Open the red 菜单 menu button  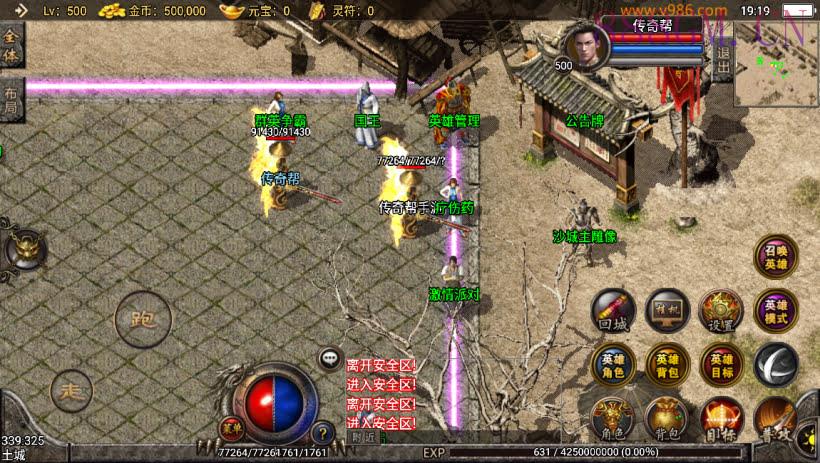[232, 427]
